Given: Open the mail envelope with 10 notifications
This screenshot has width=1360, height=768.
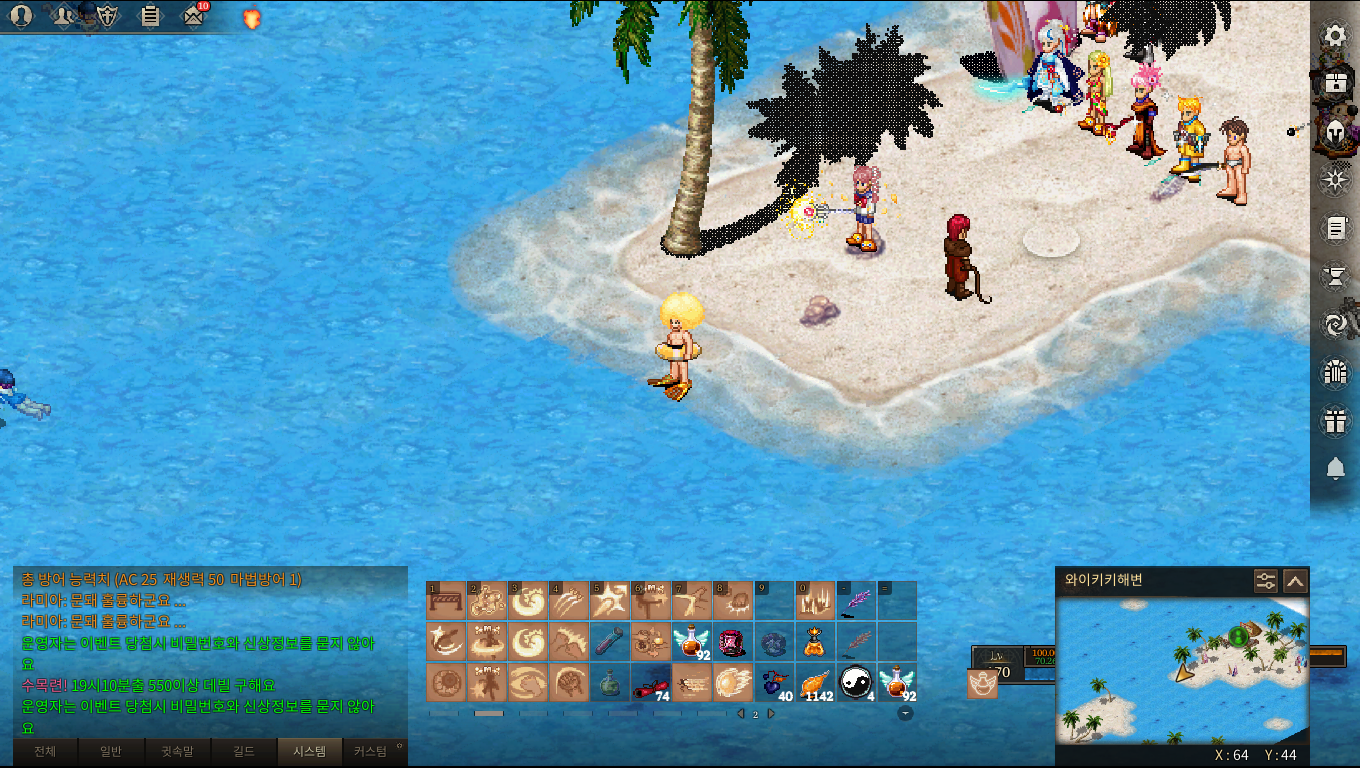Looking at the screenshot, I should point(194,15).
